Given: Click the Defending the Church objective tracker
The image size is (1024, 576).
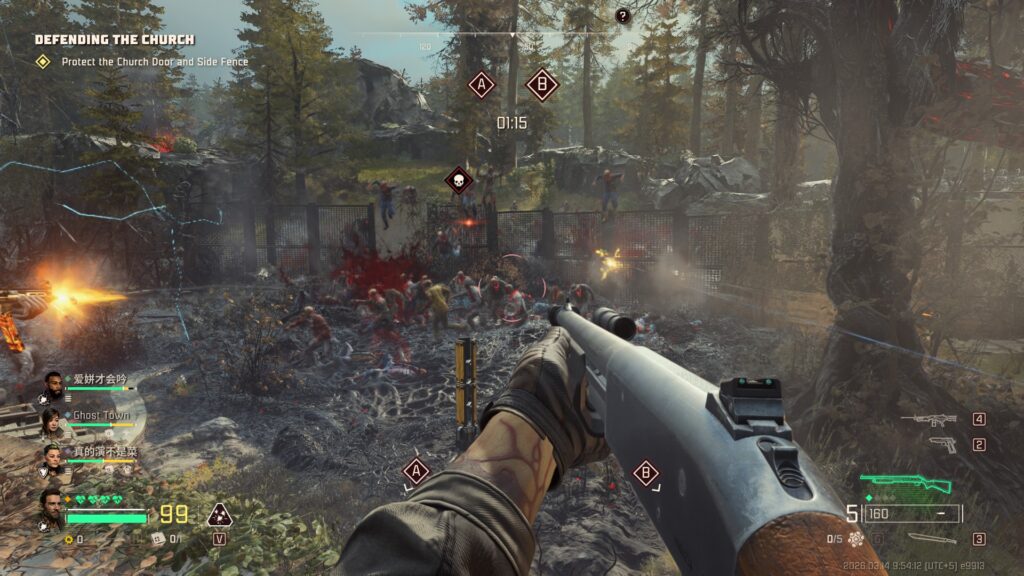Looking at the screenshot, I should coord(115,40).
